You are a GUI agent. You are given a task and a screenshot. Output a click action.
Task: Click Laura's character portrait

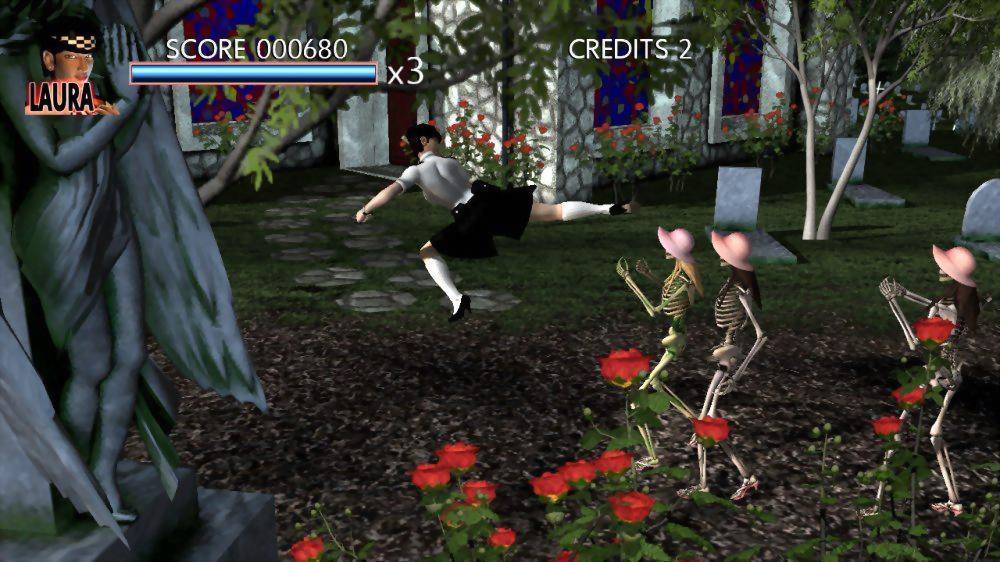click(68, 62)
